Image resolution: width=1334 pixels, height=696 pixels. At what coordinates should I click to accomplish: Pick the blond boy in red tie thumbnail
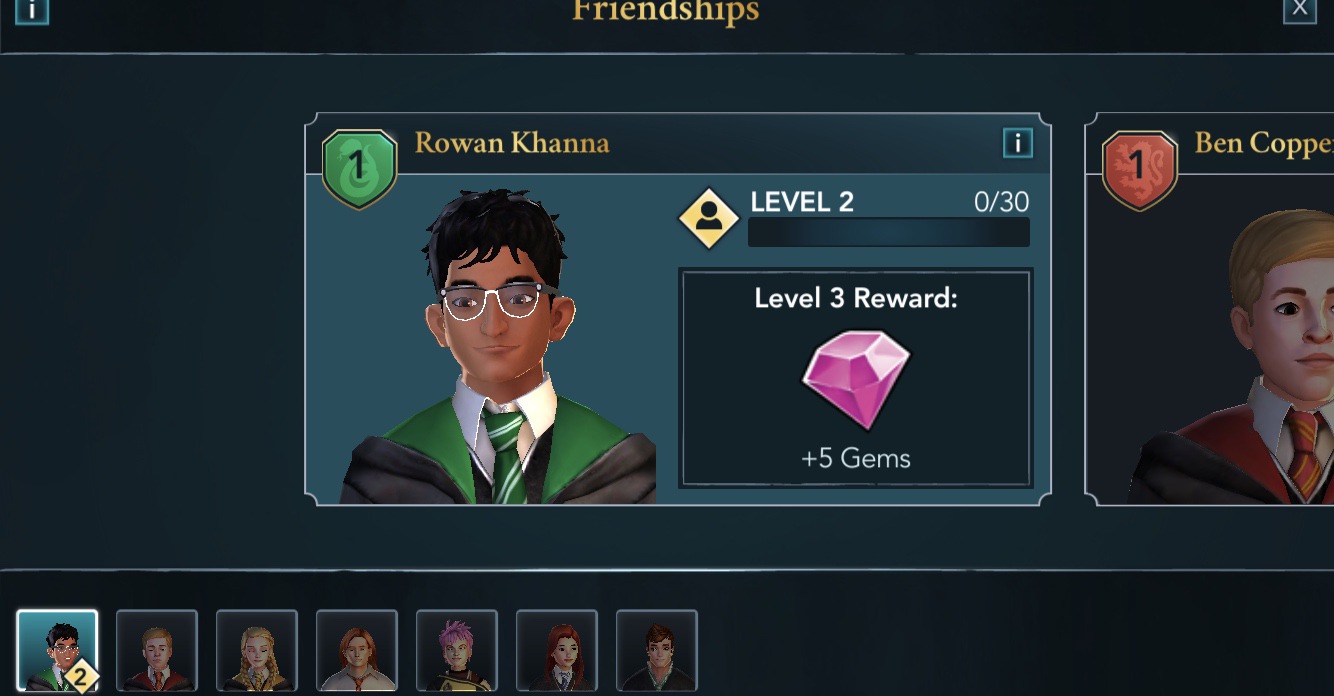[157, 651]
